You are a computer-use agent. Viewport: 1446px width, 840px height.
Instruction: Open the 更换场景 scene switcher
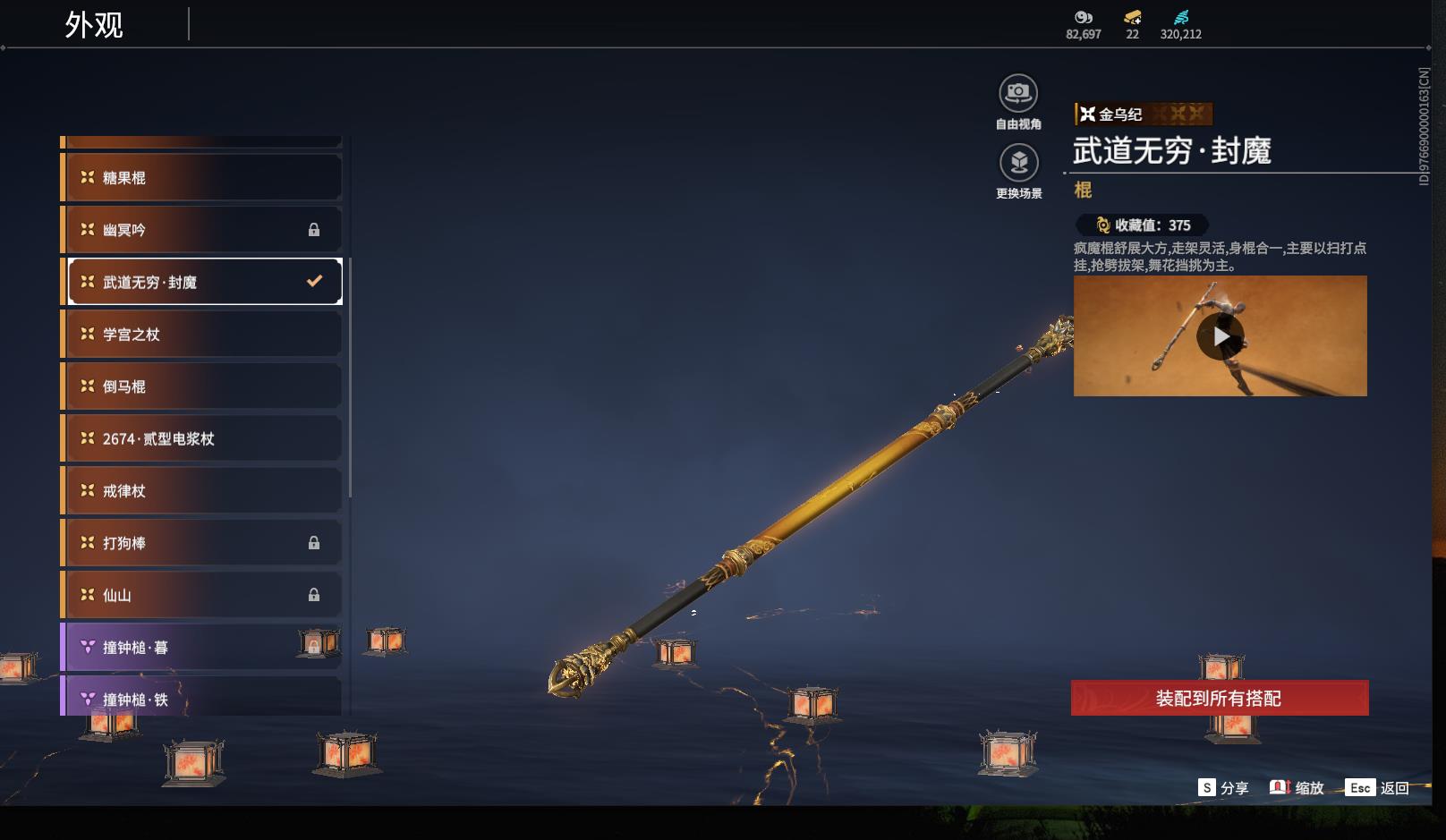(x=1018, y=164)
